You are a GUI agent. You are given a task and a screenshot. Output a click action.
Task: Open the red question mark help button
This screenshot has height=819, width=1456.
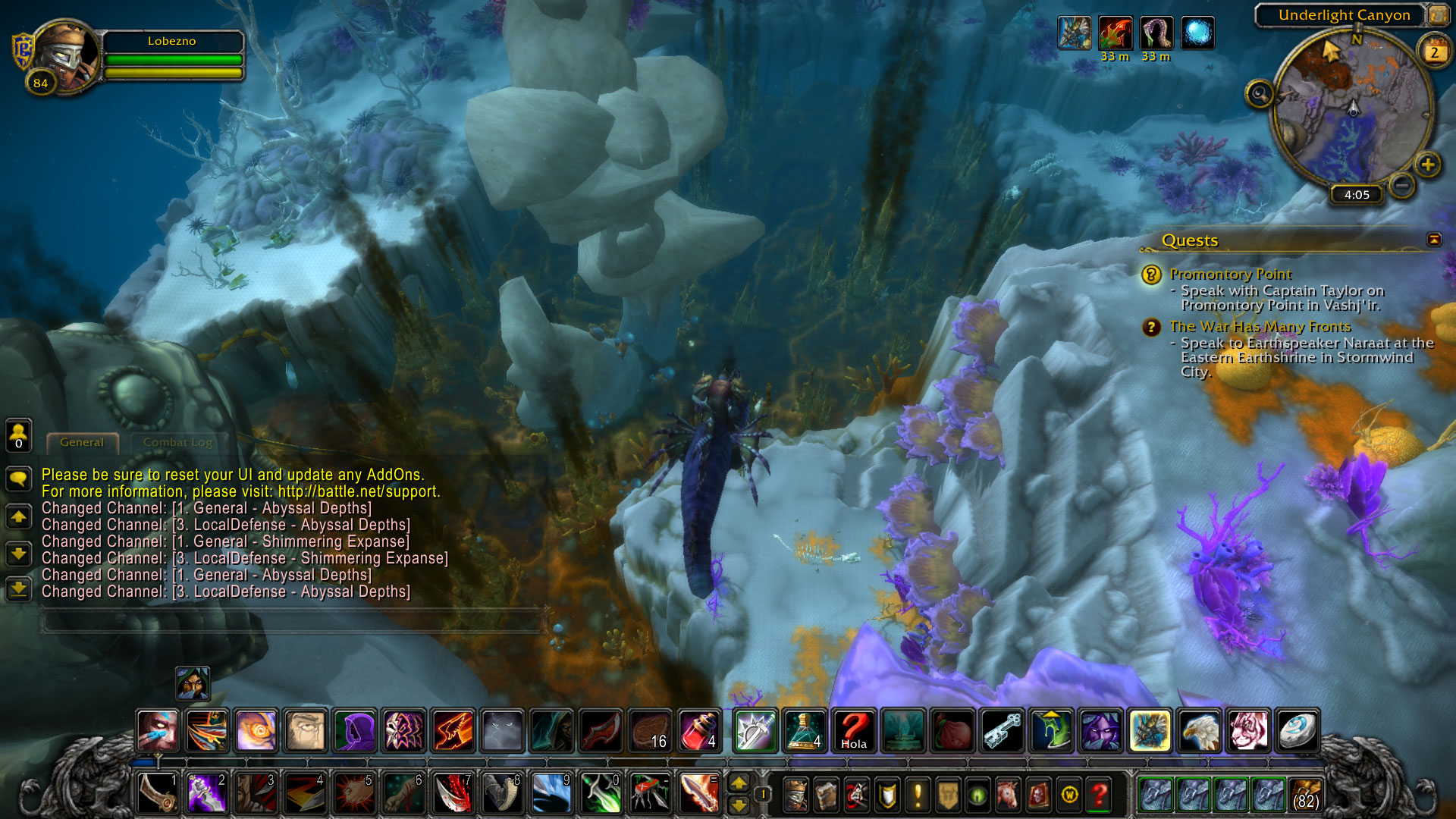coord(1099,795)
